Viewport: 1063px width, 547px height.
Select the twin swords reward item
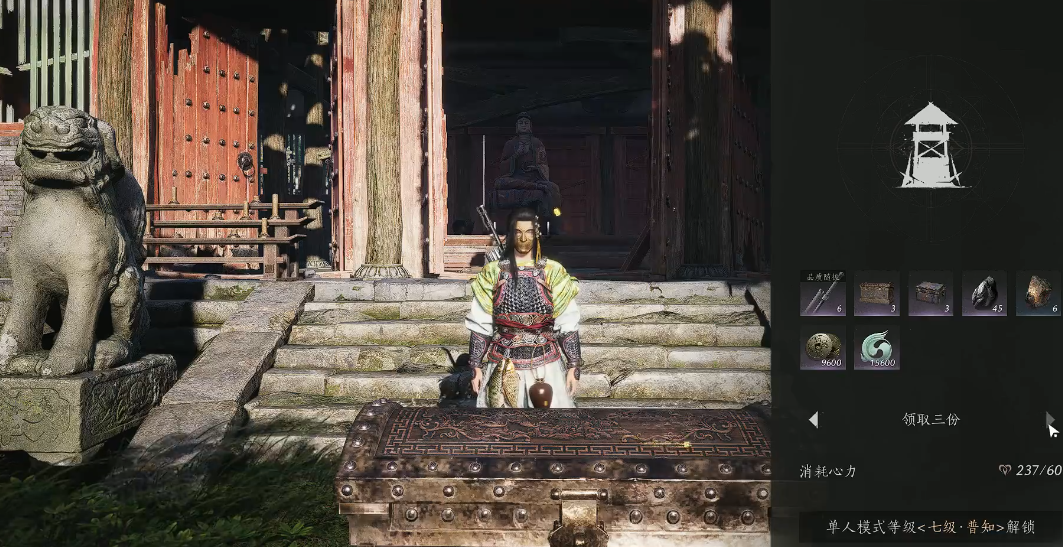pos(822,293)
